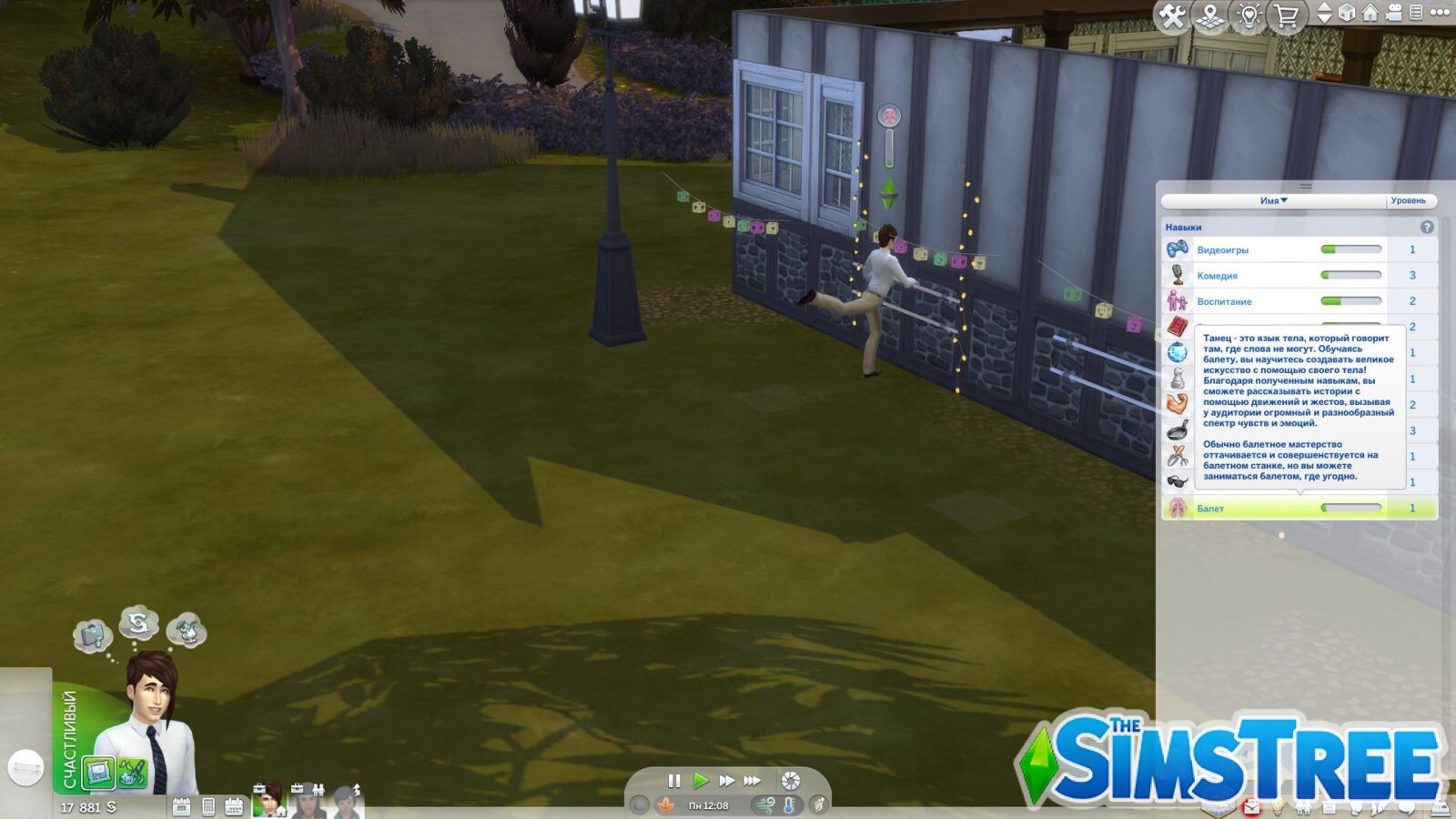1456x819 pixels.
Task: Open the world map icon
Action: click(x=1208, y=15)
